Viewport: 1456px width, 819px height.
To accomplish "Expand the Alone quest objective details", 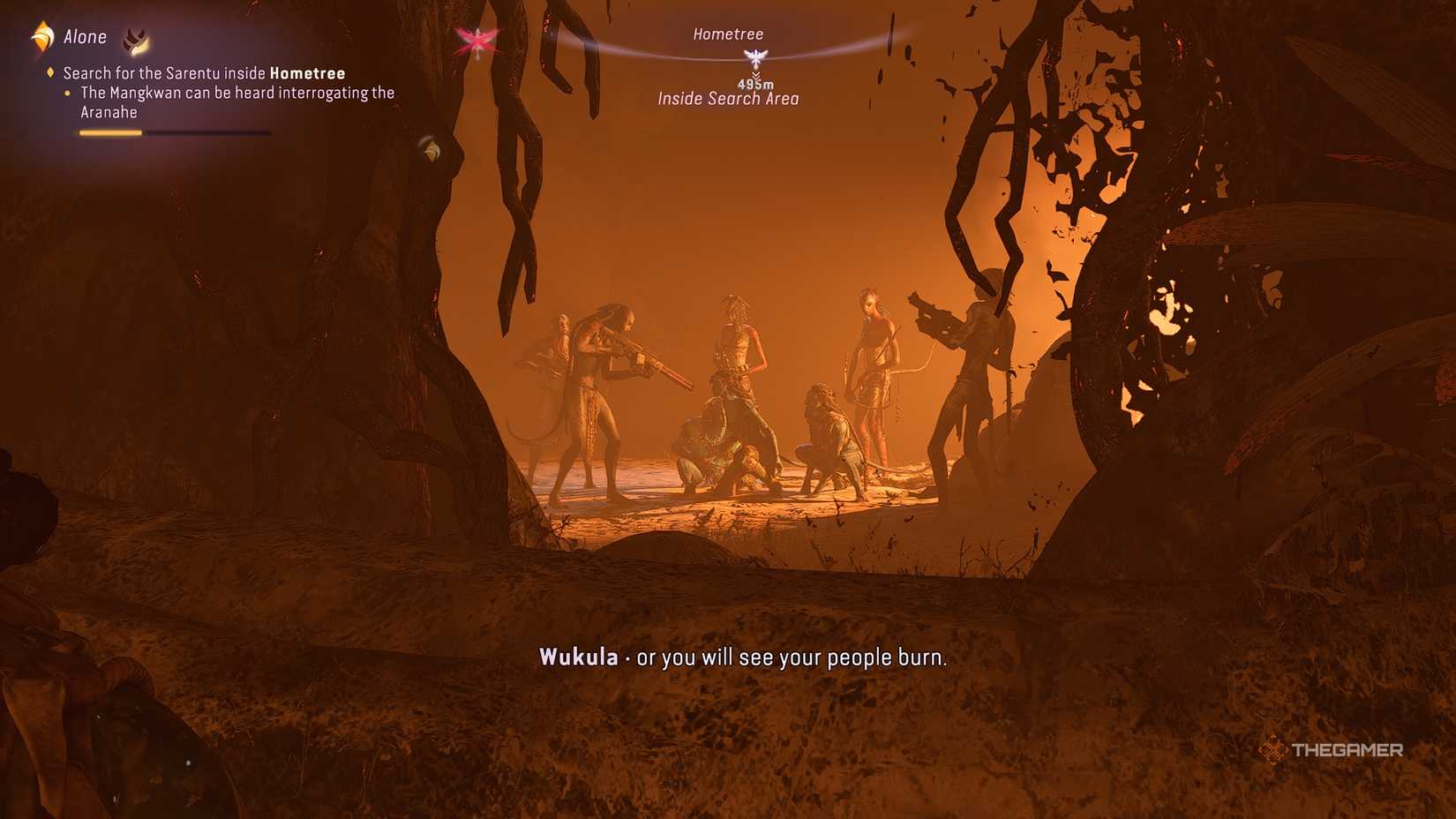I will (x=86, y=36).
